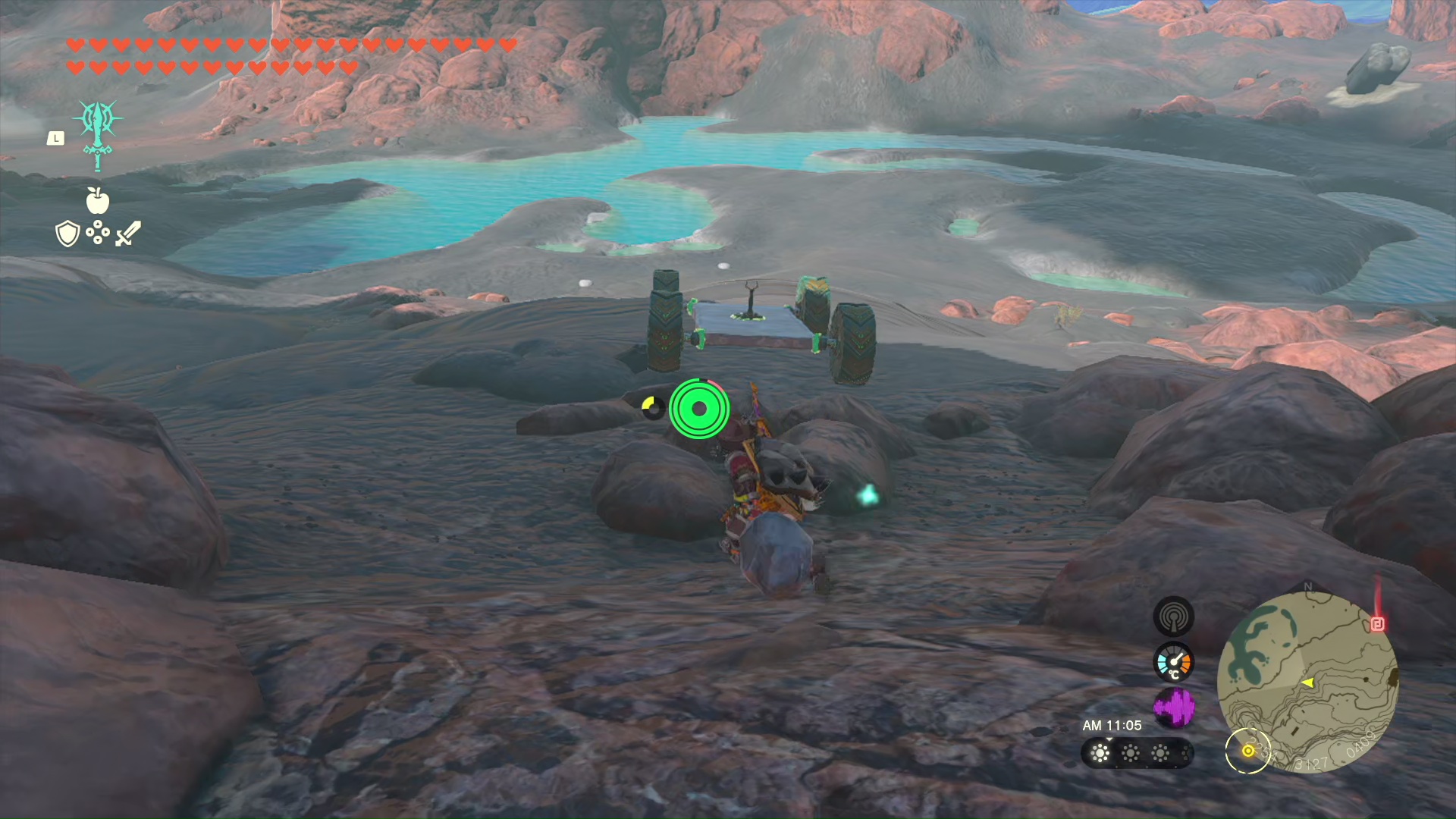Click the green Zonai energy cell ring
Viewport: 1456px width, 819px height.
pos(699,409)
